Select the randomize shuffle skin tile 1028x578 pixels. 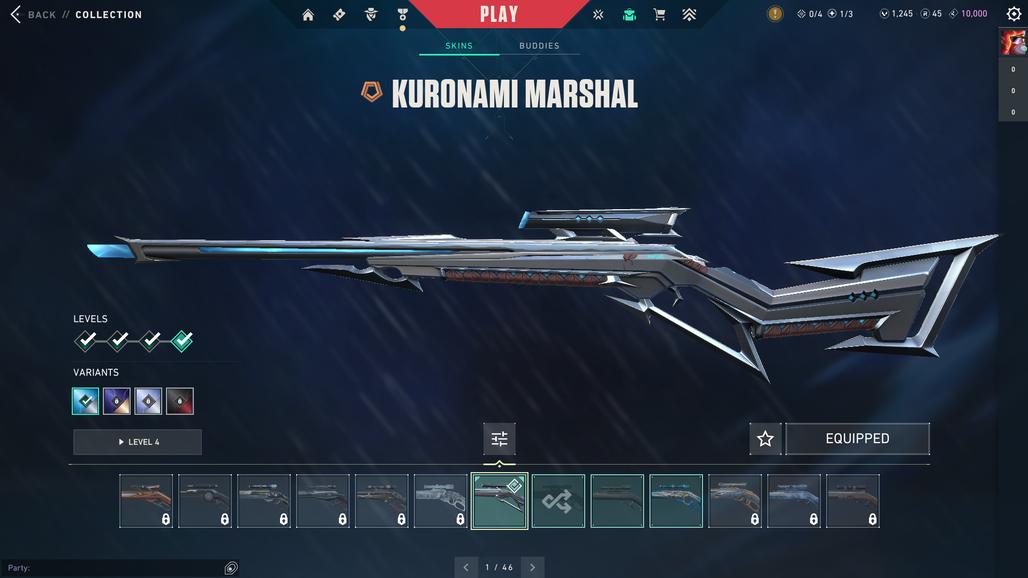click(x=558, y=501)
